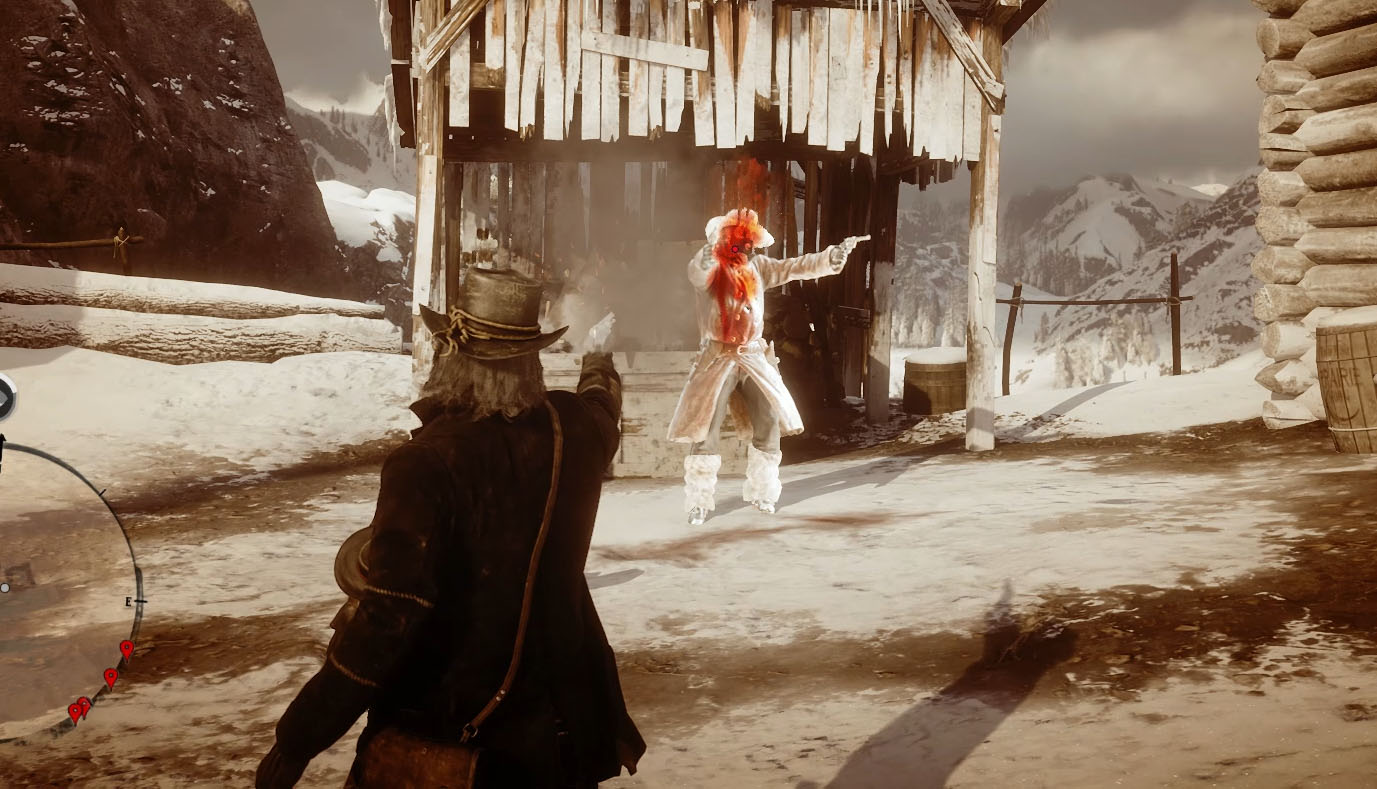Click the core icon above the minimap
The width and height of the screenshot is (1377, 789).
(x=4, y=398)
